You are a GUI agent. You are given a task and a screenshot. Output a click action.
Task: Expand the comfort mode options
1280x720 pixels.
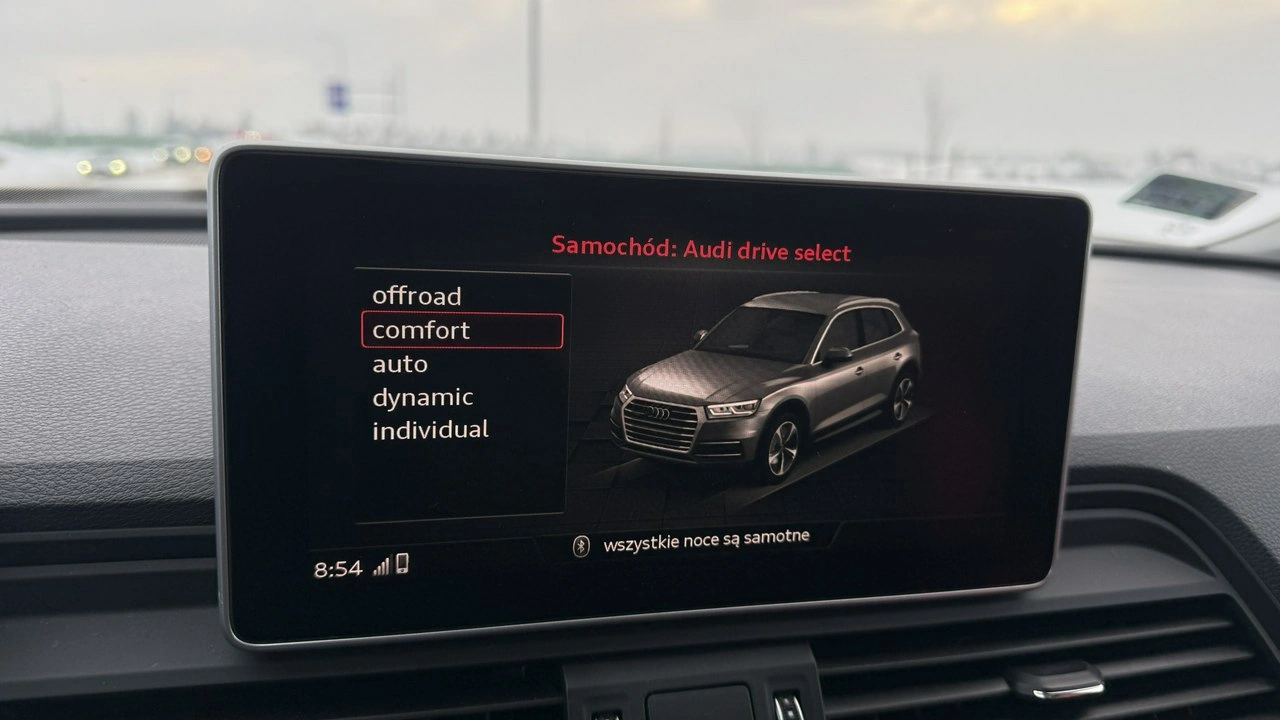[420, 330]
